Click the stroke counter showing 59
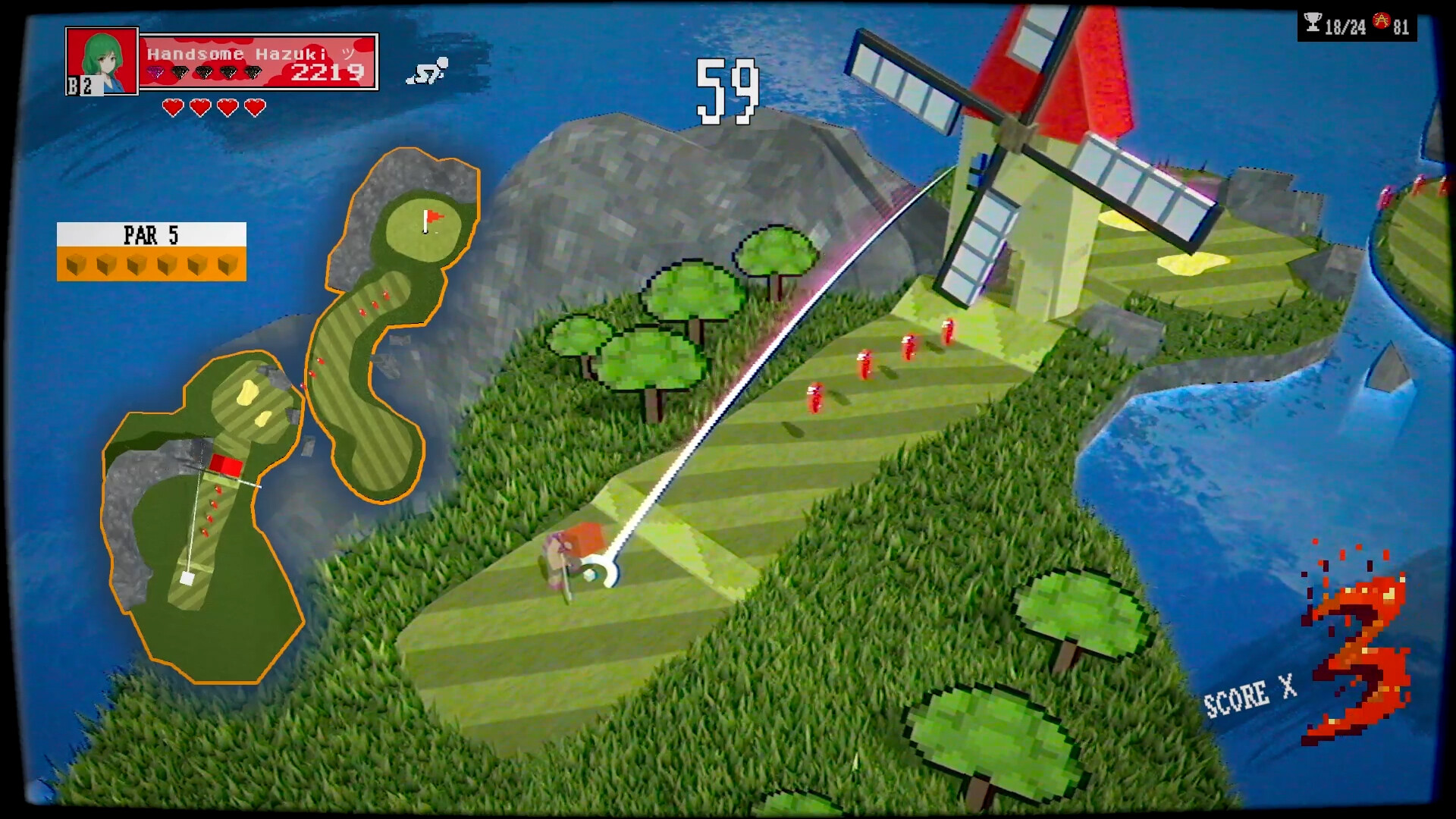The width and height of the screenshot is (1456, 819). (726, 89)
